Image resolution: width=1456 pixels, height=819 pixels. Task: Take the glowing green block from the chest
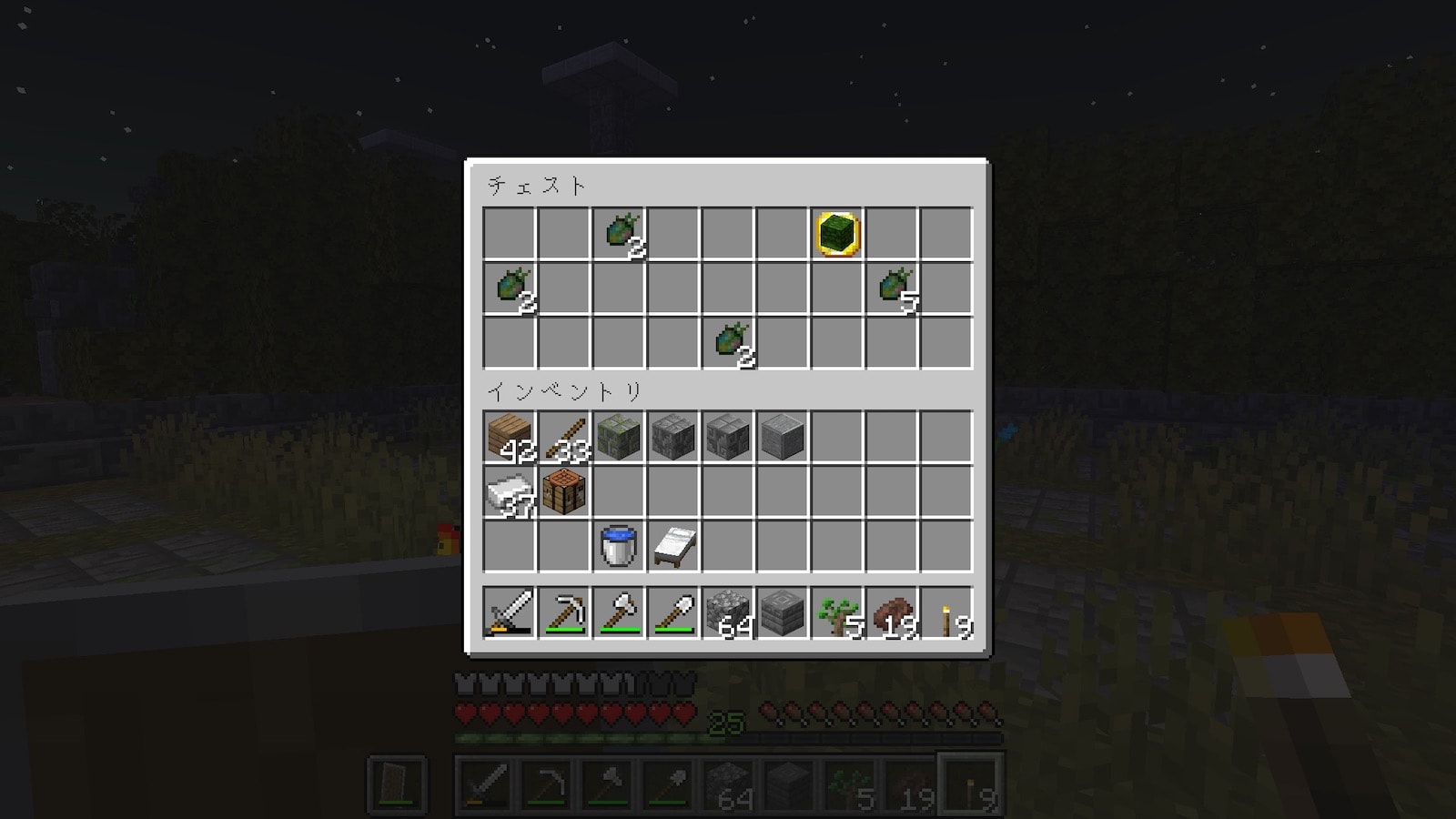pyautogui.click(x=837, y=234)
